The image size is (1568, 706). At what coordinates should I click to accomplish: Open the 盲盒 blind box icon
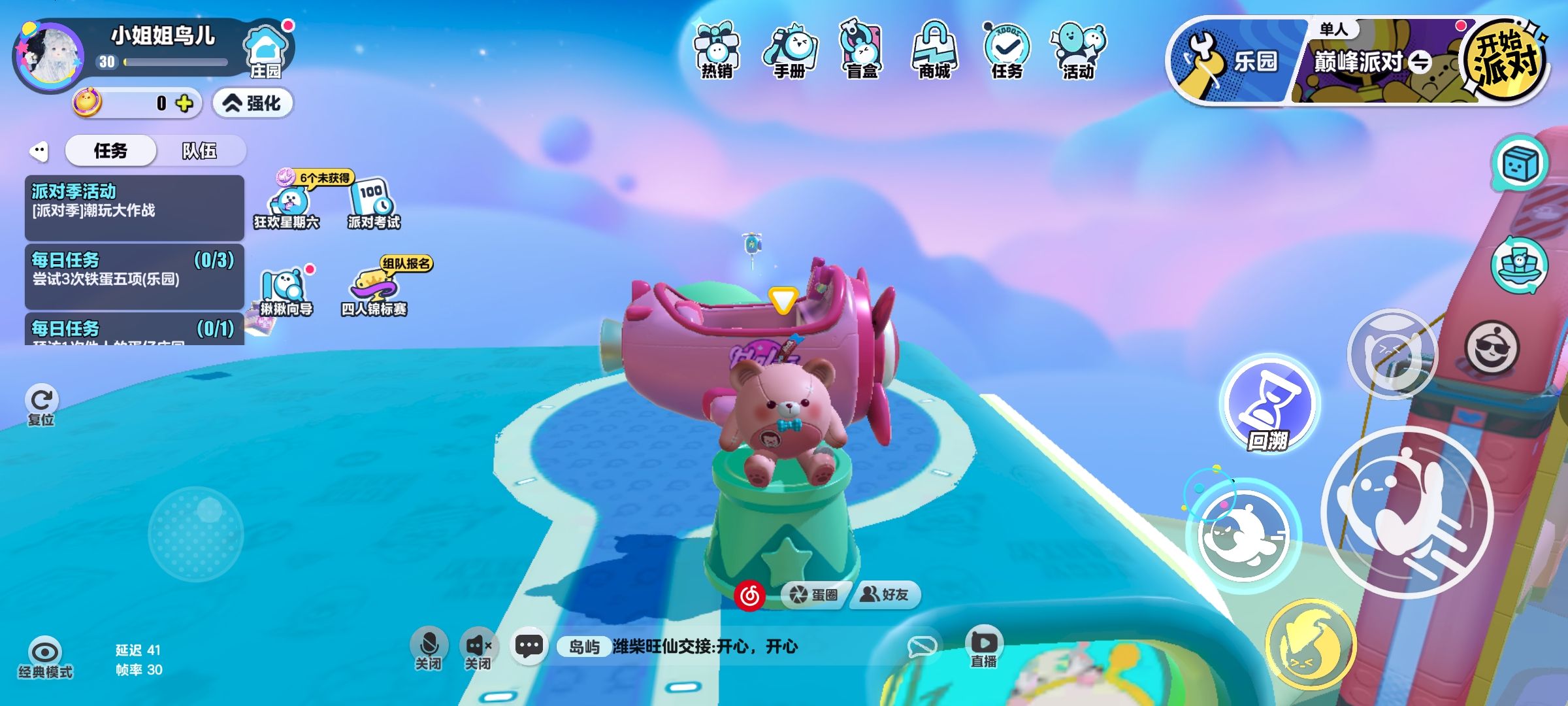click(x=862, y=51)
